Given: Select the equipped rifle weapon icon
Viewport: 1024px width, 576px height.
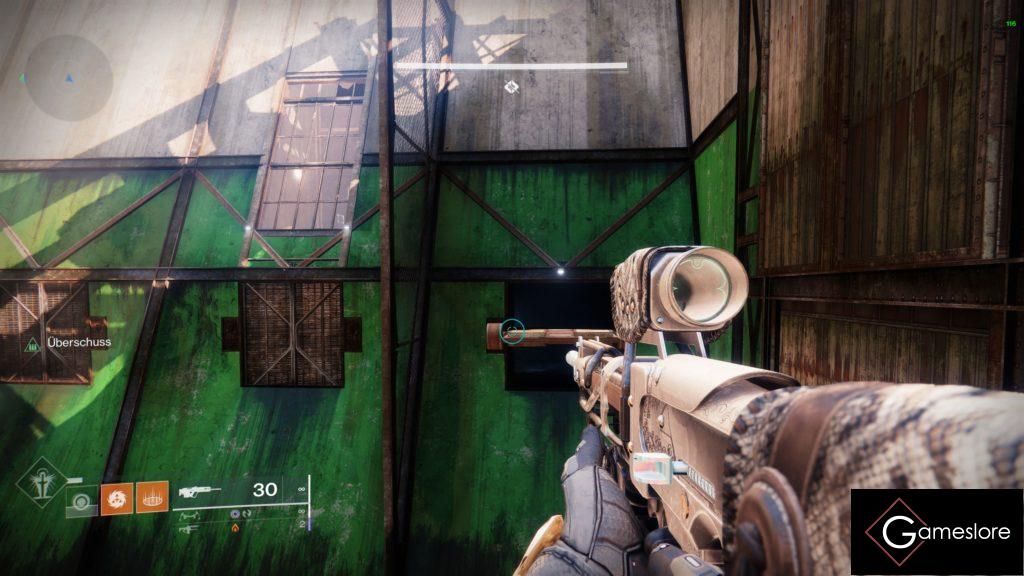Looking at the screenshot, I should click(x=200, y=492).
